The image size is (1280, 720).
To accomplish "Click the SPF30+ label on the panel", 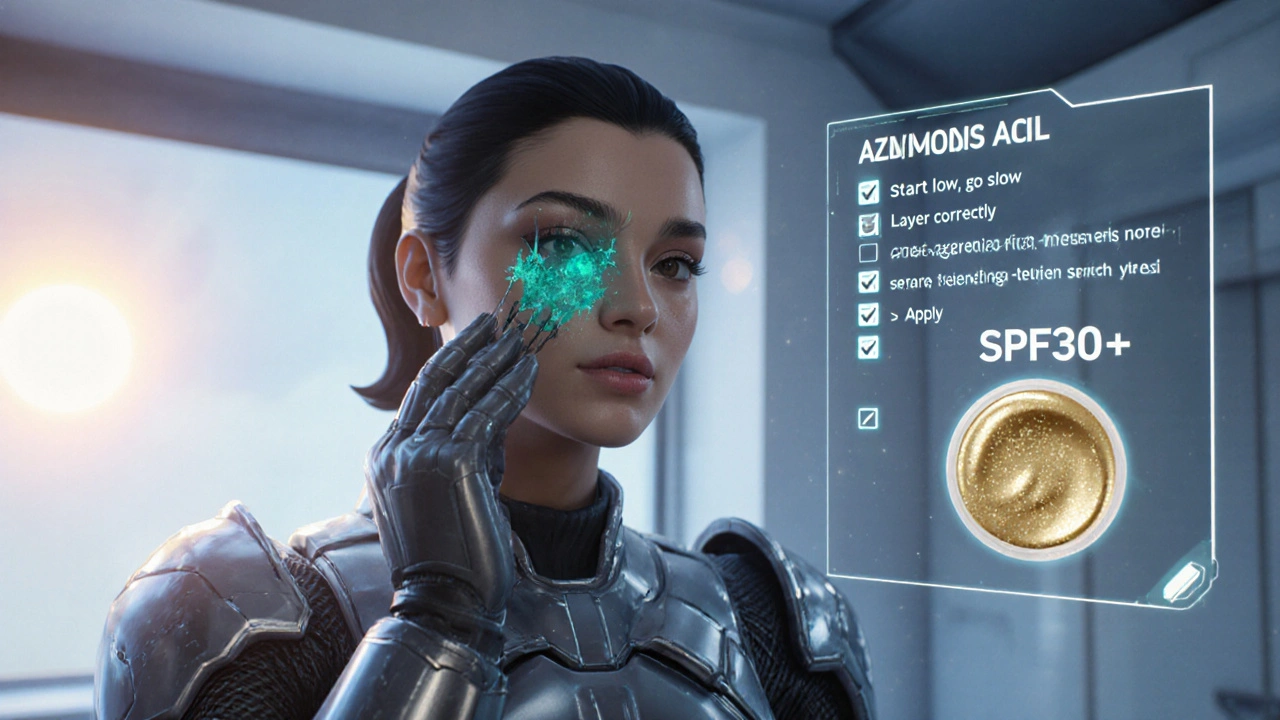I will 1054,345.
